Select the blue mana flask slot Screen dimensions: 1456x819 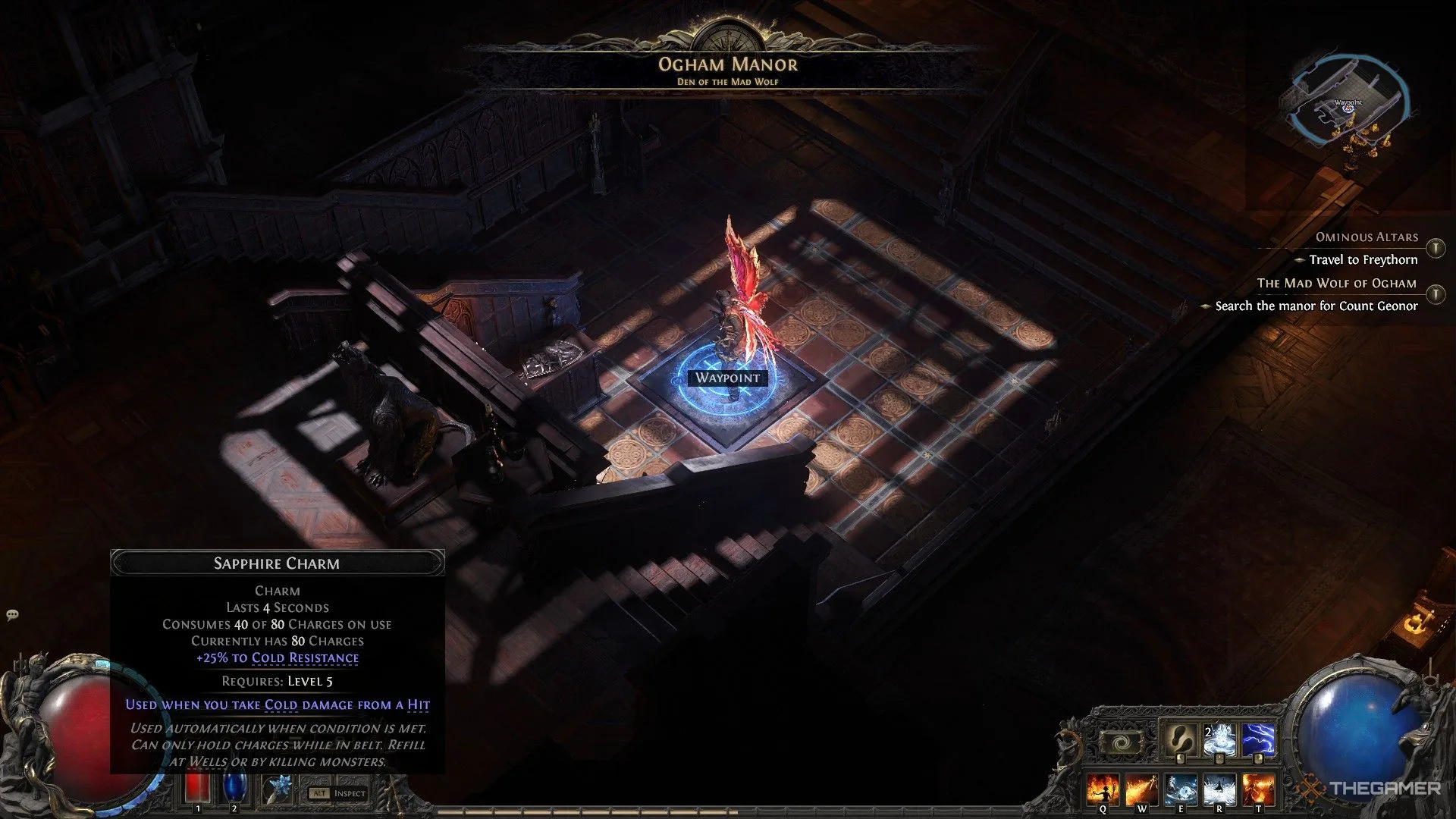click(x=234, y=789)
